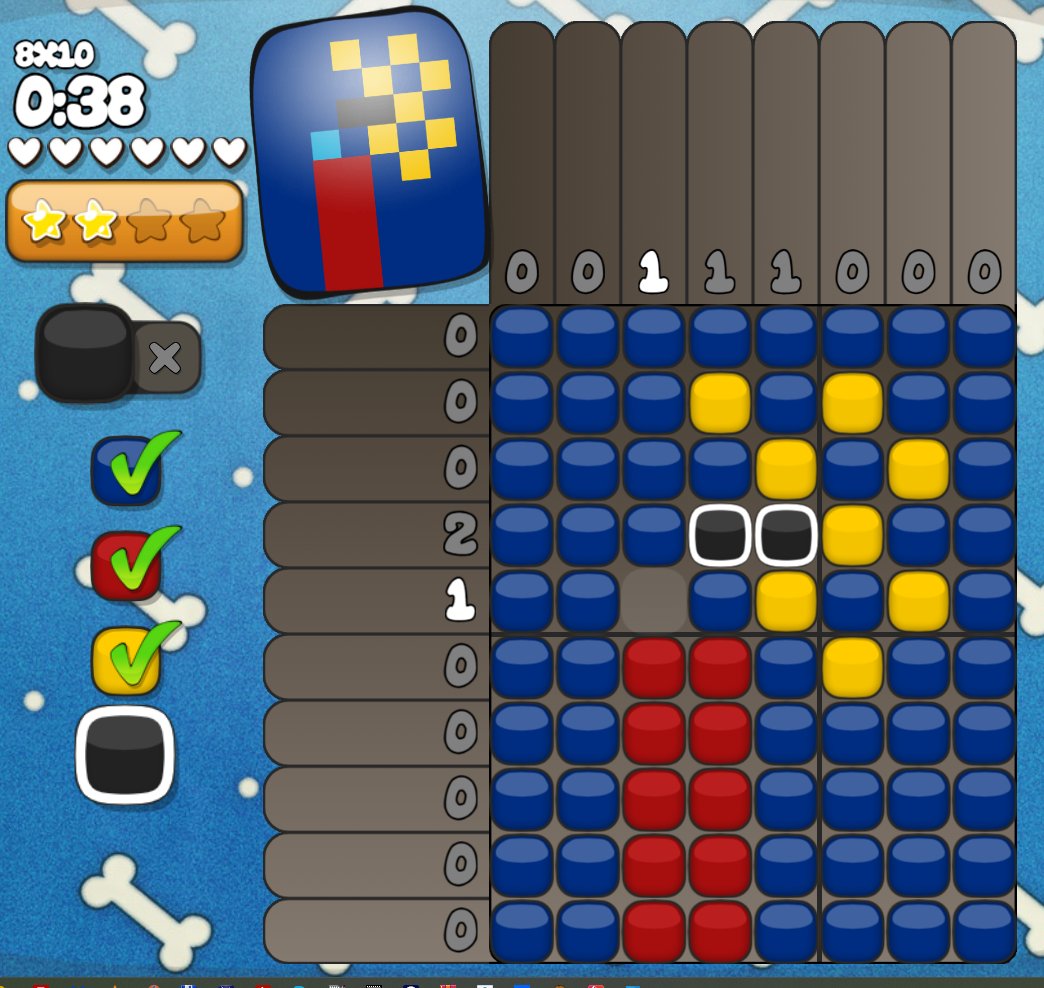The height and width of the screenshot is (988, 1044).
Task: Switch to the X mark mode
Action: 166,357
